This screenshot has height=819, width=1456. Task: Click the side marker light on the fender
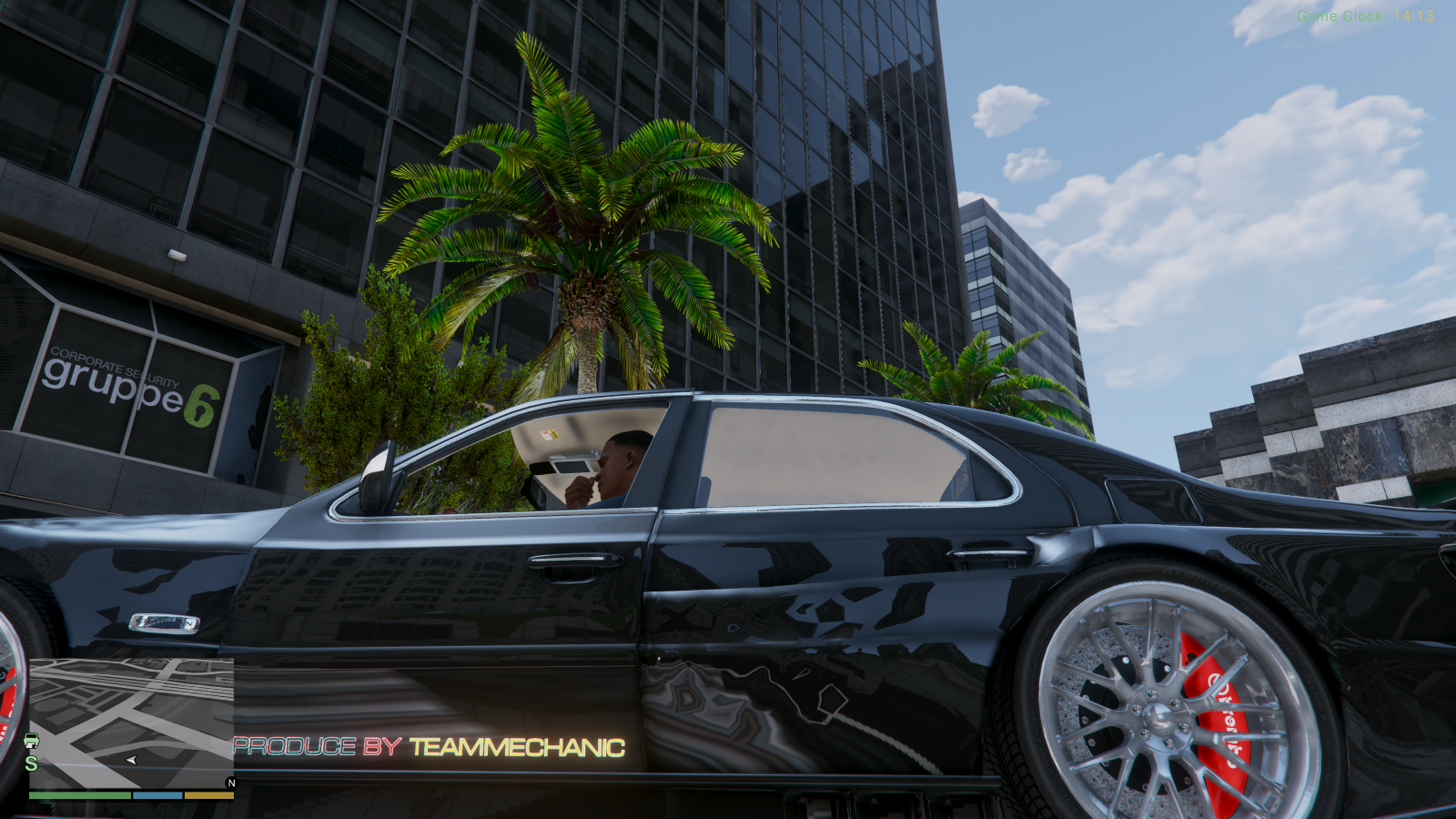pos(164,622)
